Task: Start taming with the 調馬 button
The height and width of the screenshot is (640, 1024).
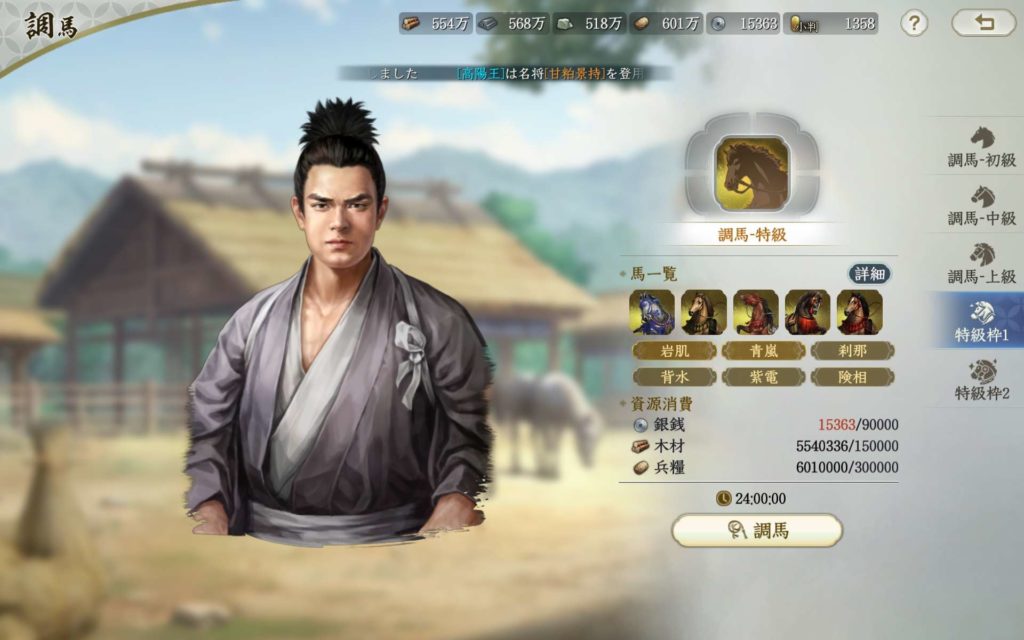Action: click(x=757, y=530)
